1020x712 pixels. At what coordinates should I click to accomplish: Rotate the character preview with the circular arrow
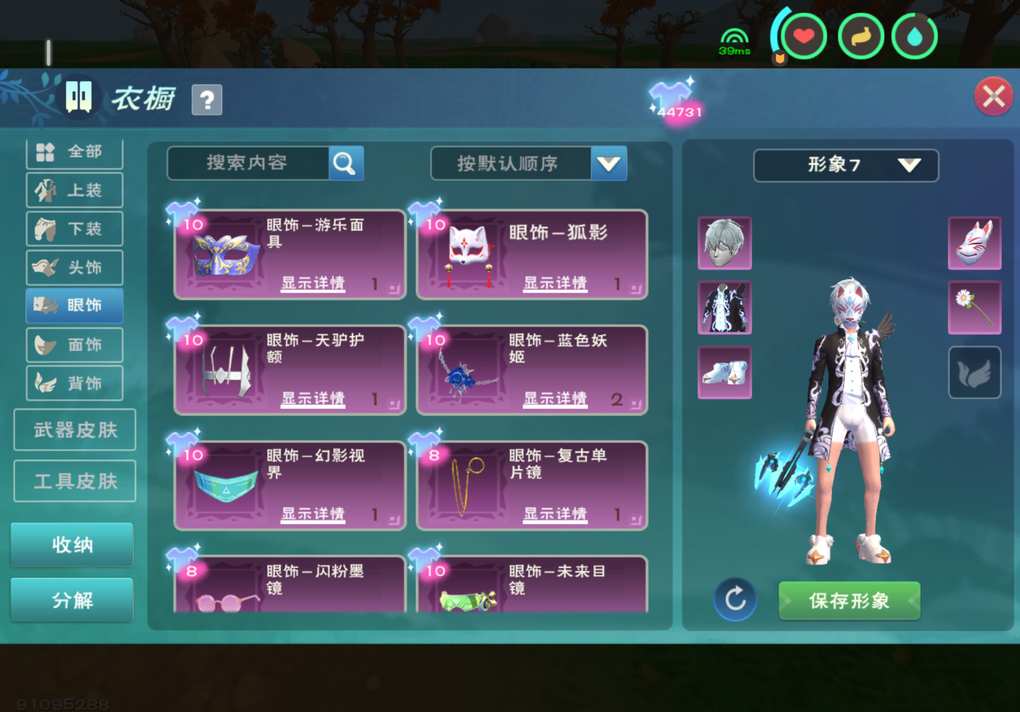(x=735, y=600)
